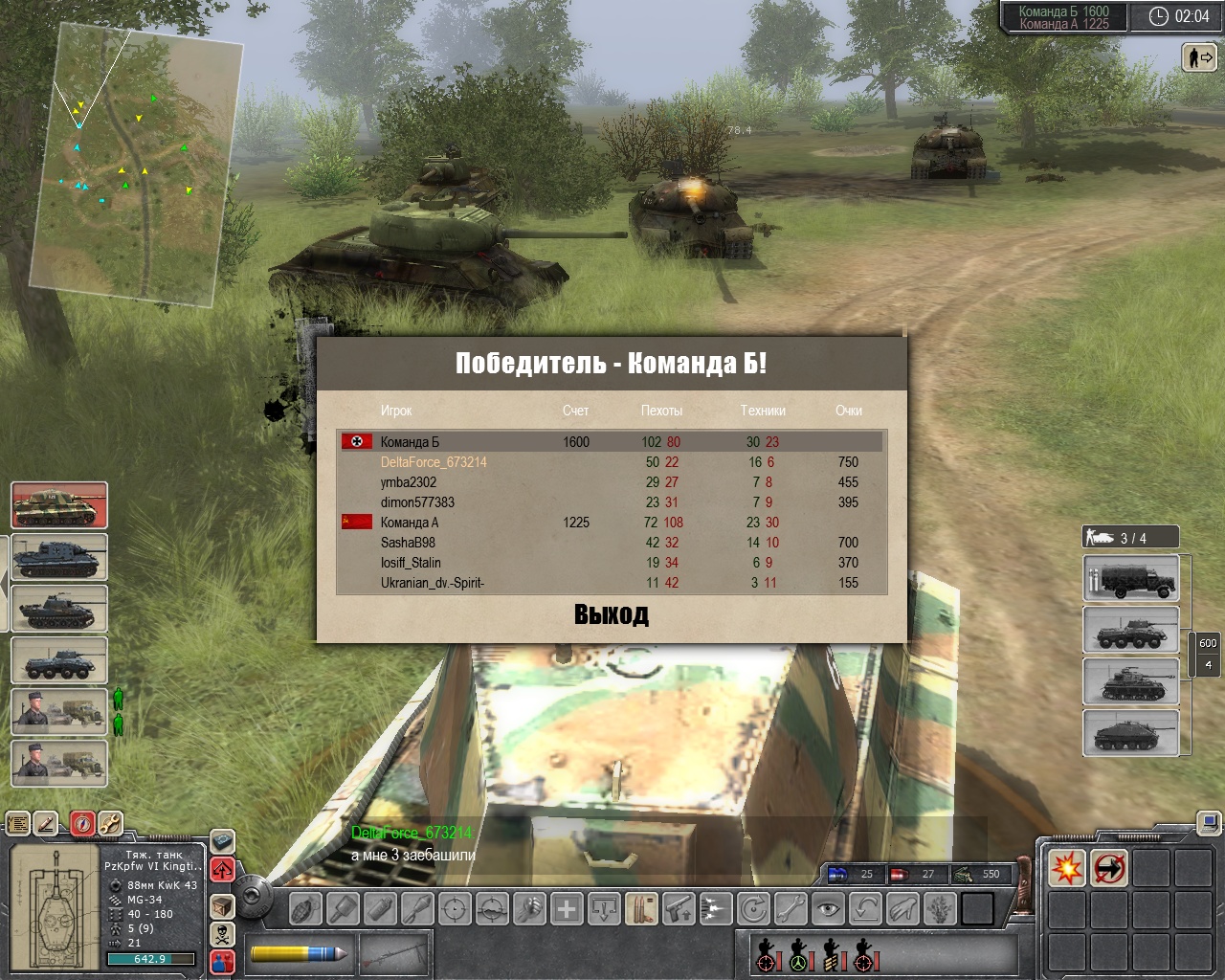1225x980 pixels.
Task: Select the camouflaged King Tiger unit card
Action: 59,505
